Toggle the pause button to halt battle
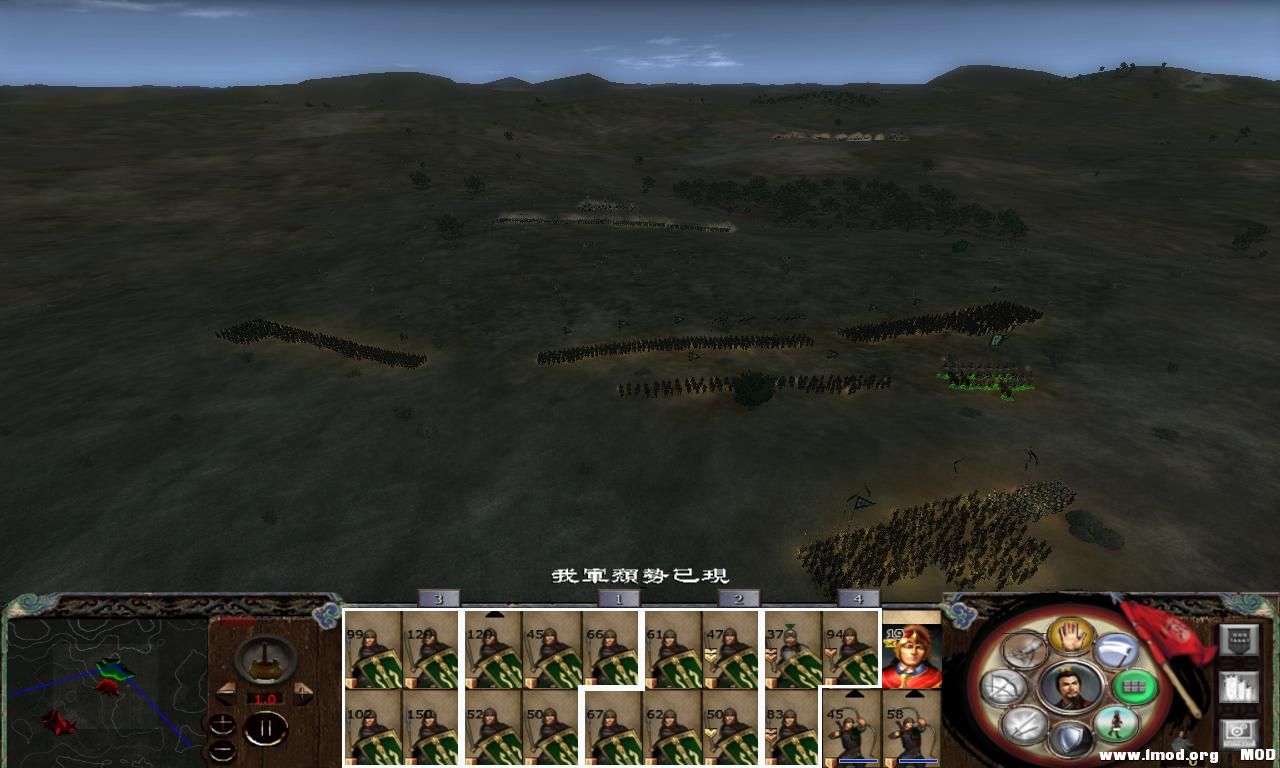Screen dimensions: 1280x768 (266, 728)
